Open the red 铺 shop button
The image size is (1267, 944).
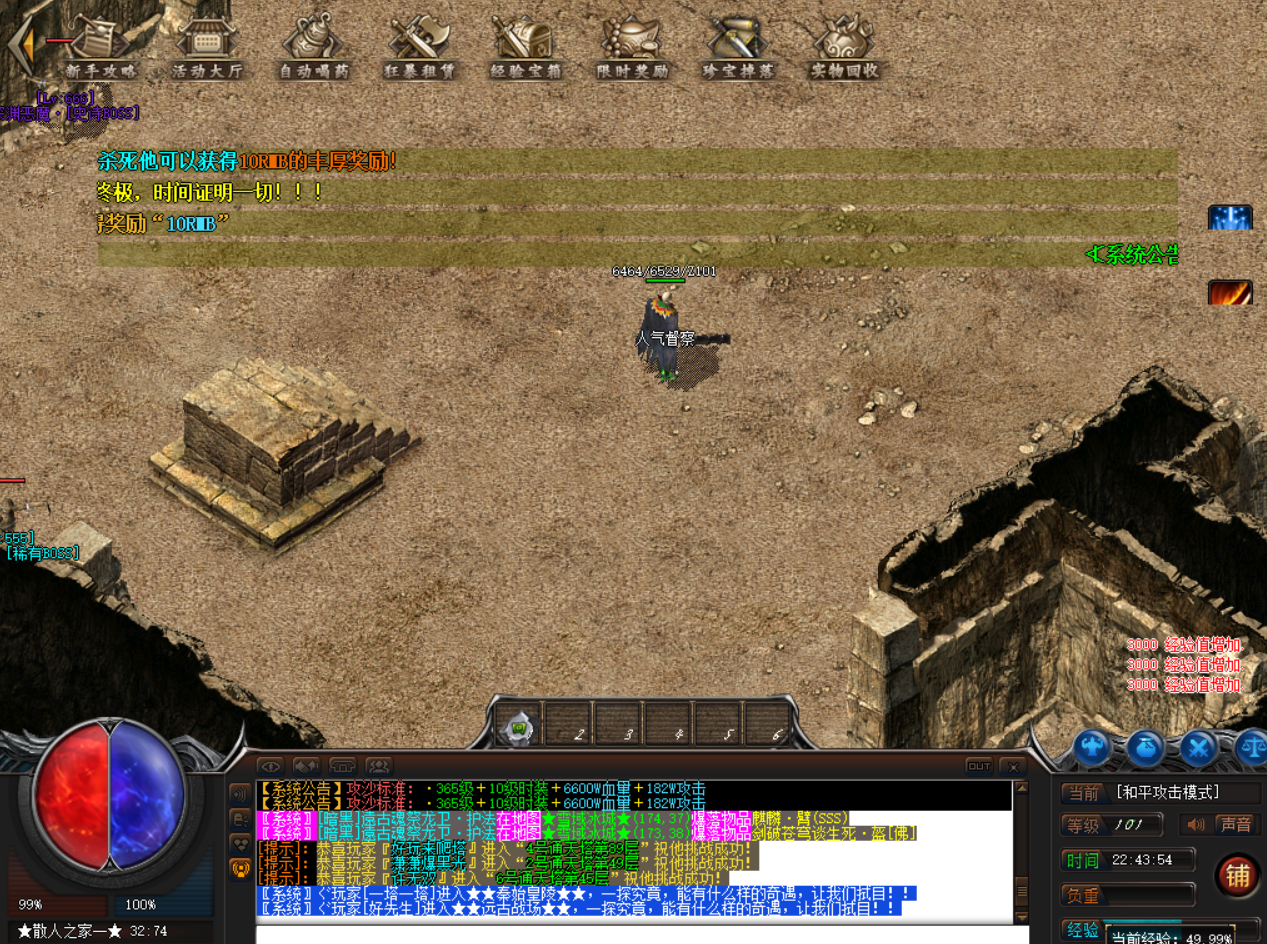click(1237, 876)
